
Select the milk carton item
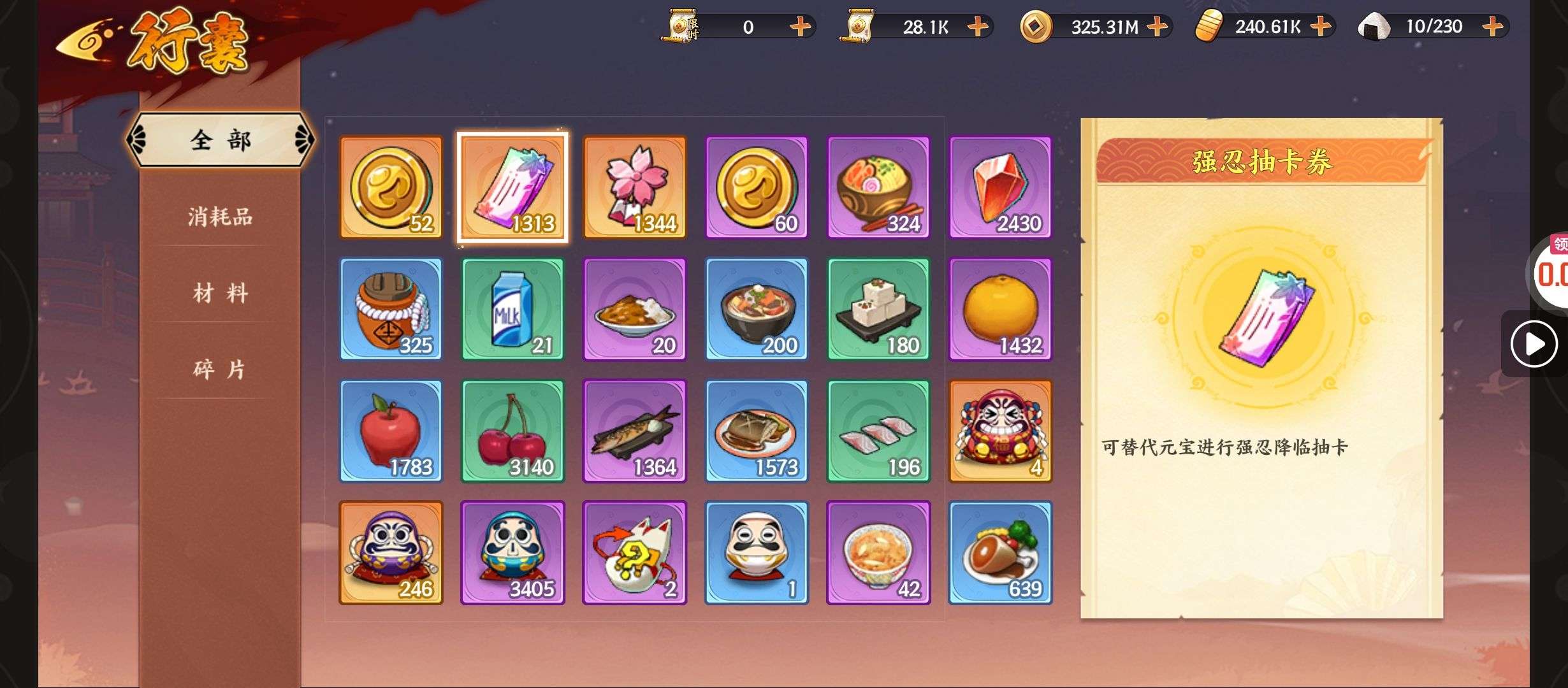click(512, 310)
